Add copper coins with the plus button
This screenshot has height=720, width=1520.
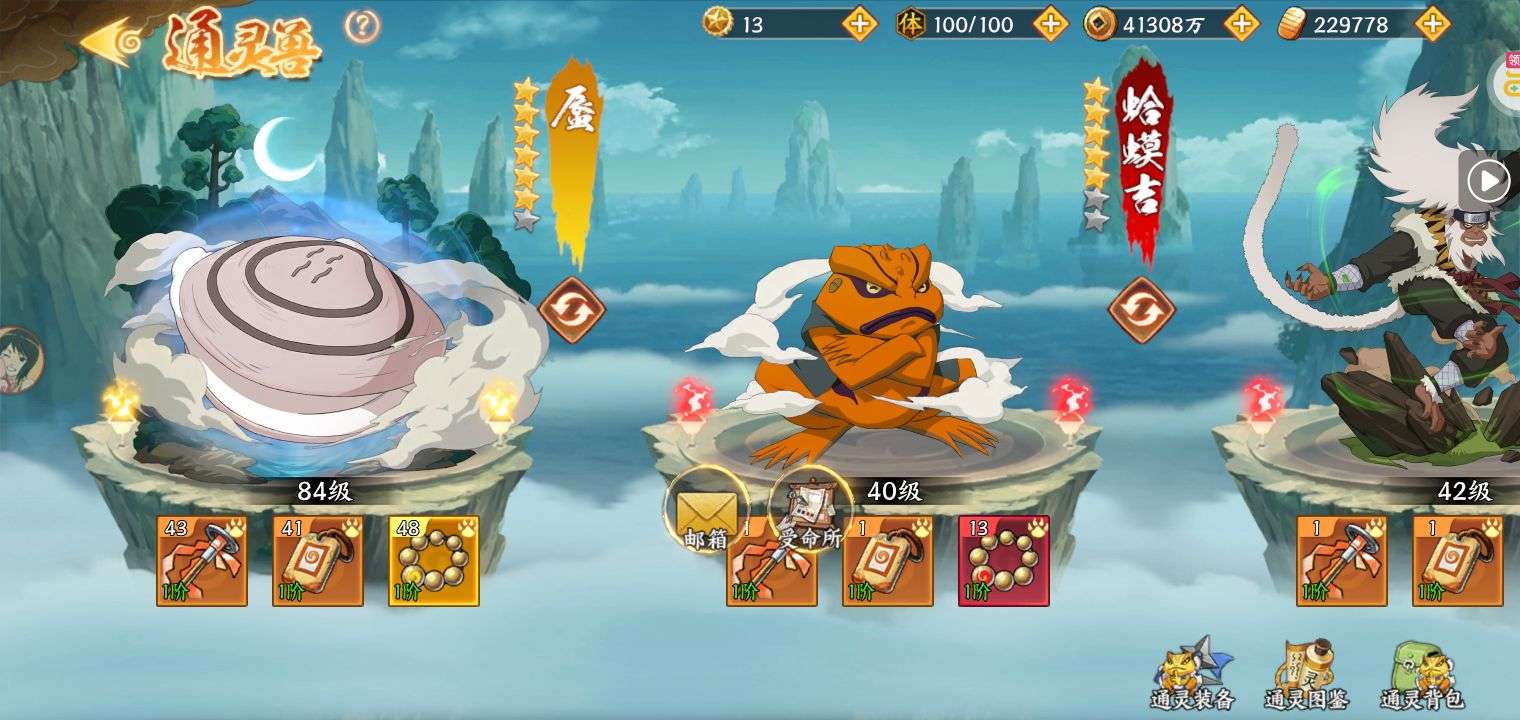click(1241, 23)
